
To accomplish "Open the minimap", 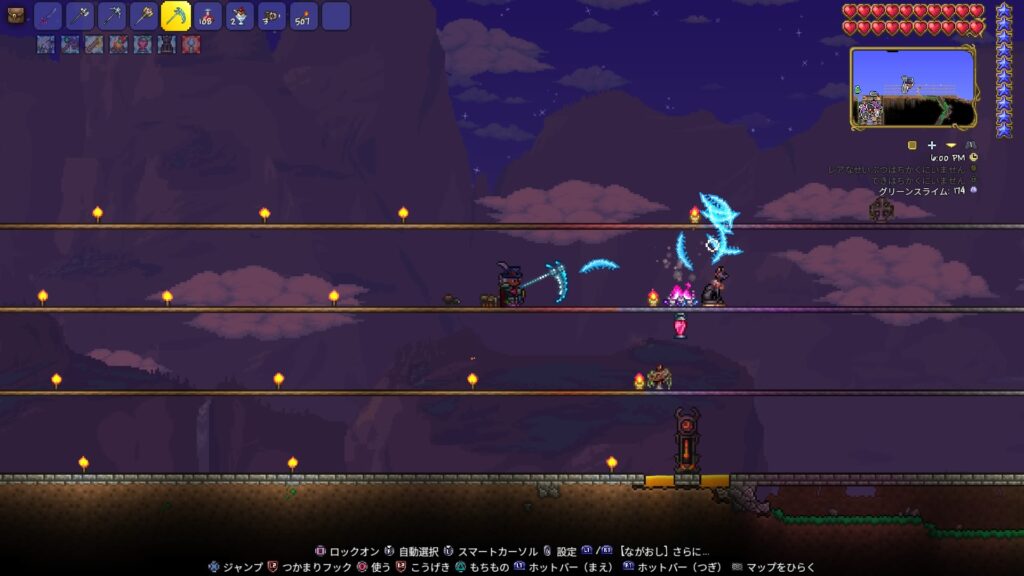I will pyautogui.click(x=912, y=87).
